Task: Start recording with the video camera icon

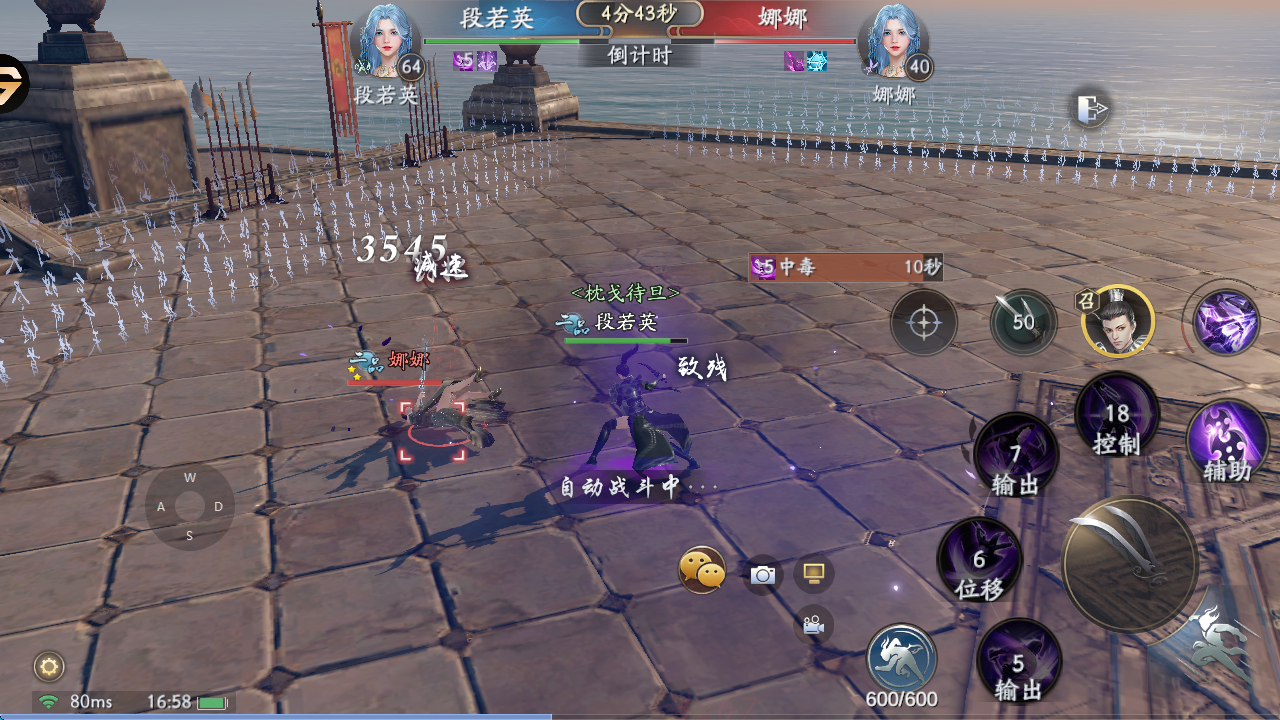Action: [x=814, y=625]
